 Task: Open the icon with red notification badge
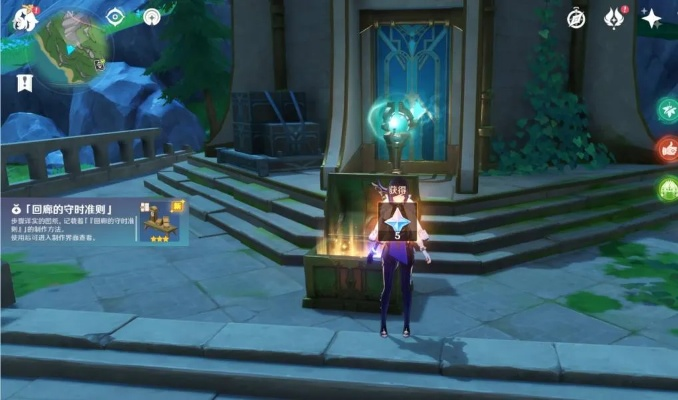614,18
